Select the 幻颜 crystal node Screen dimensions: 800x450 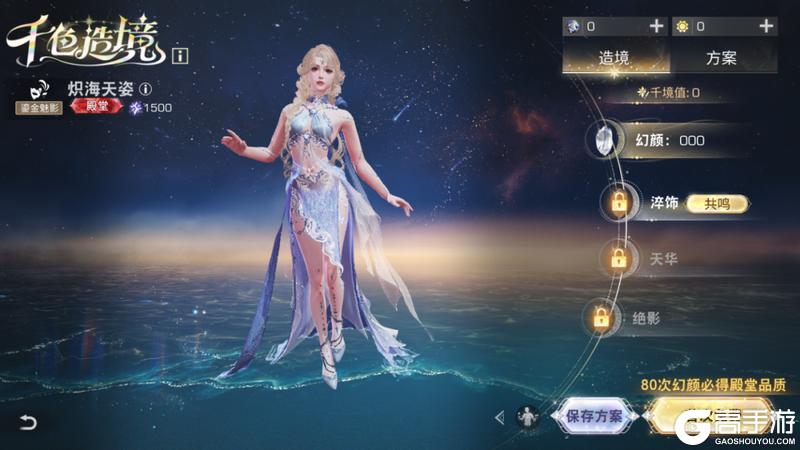[608, 139]
